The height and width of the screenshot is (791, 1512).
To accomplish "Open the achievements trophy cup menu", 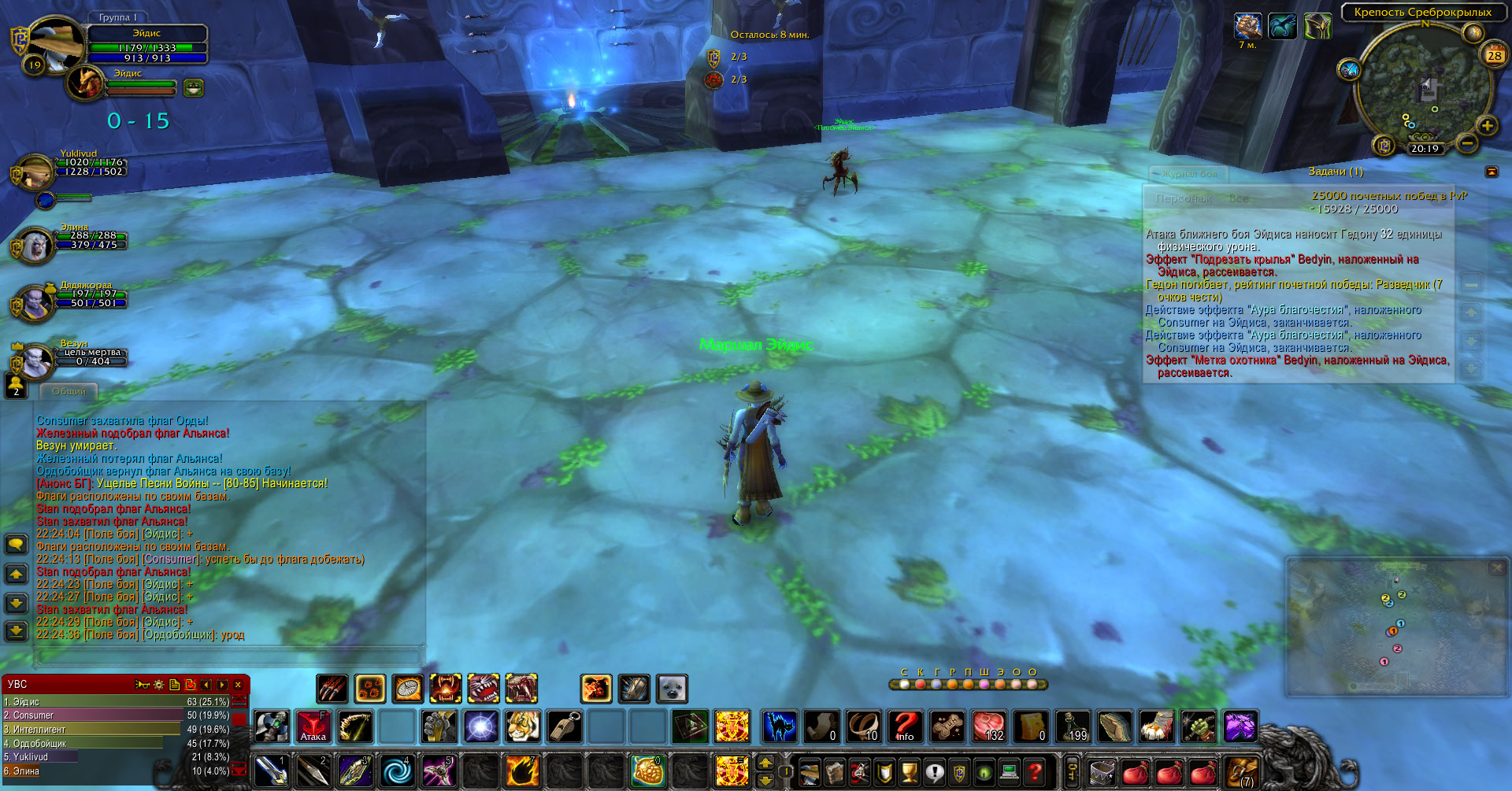I will tap(910, 771).
